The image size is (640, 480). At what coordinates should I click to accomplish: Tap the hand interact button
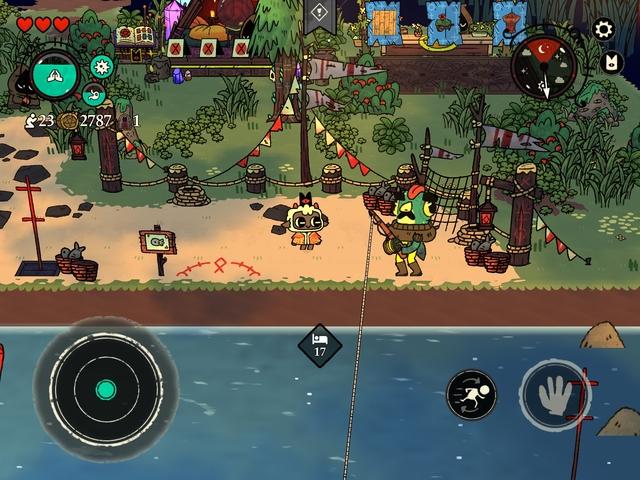552,394
